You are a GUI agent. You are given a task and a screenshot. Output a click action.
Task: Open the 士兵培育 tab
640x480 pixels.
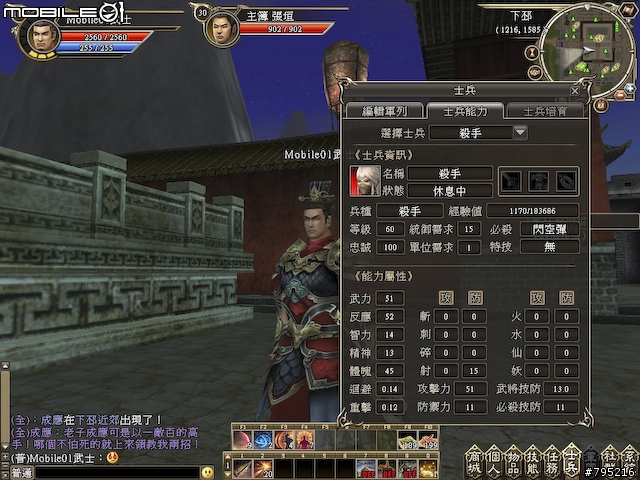tap(546, 111)
